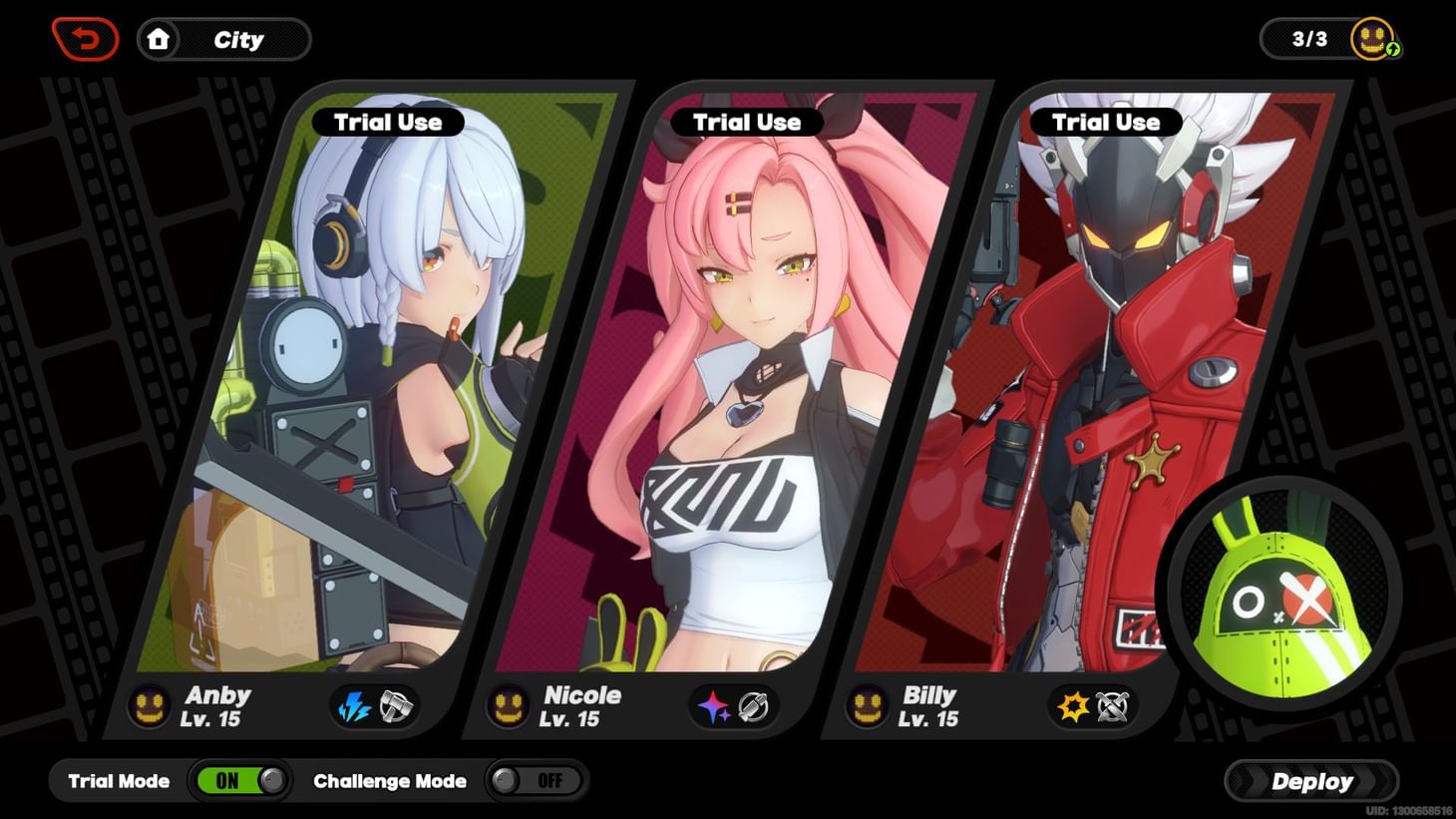Turn off Trial Mode
The height and width of the screenshot is (819, 1456).
(x=240, y=781)
